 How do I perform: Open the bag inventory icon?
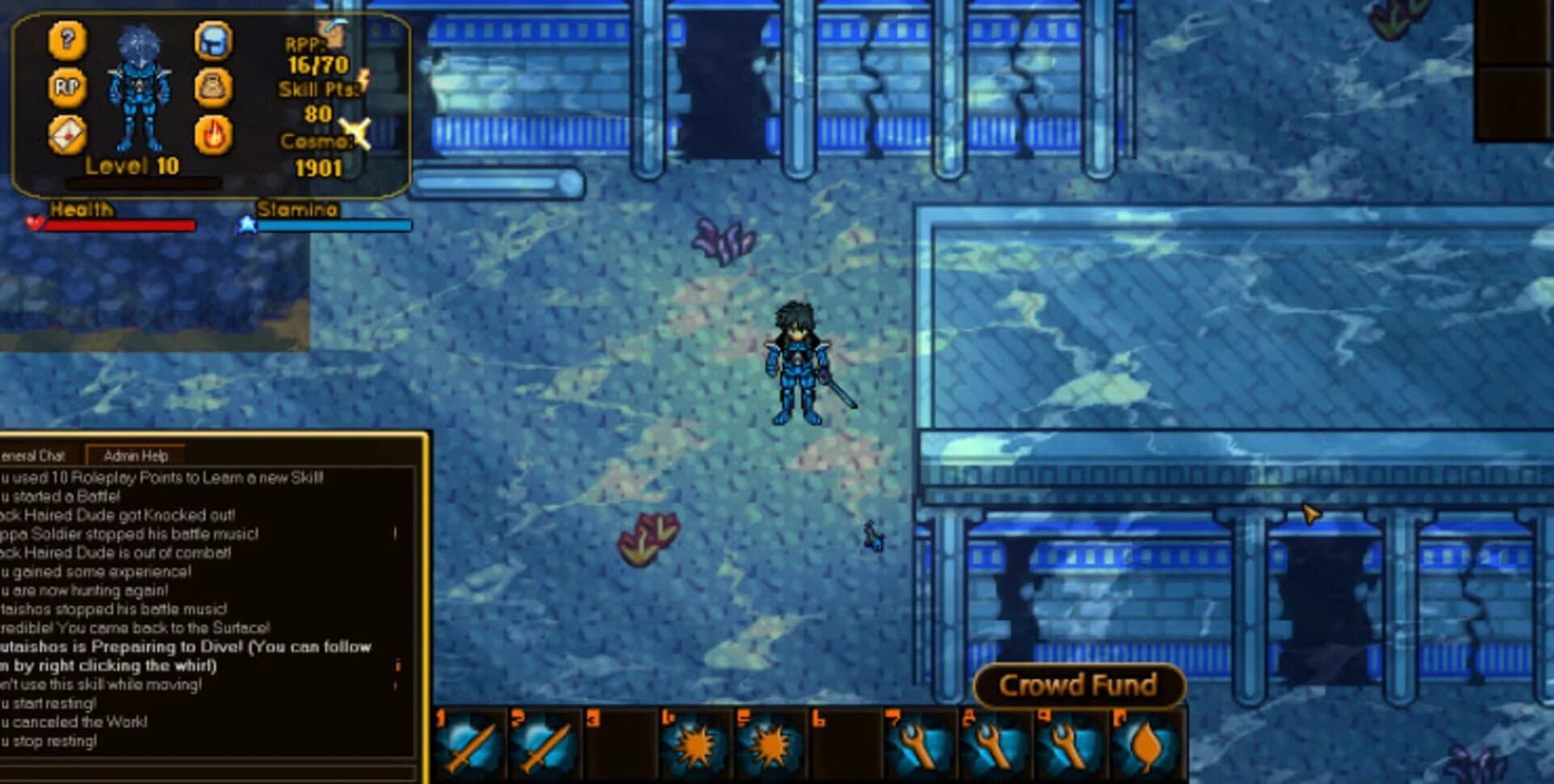point(214,87)
